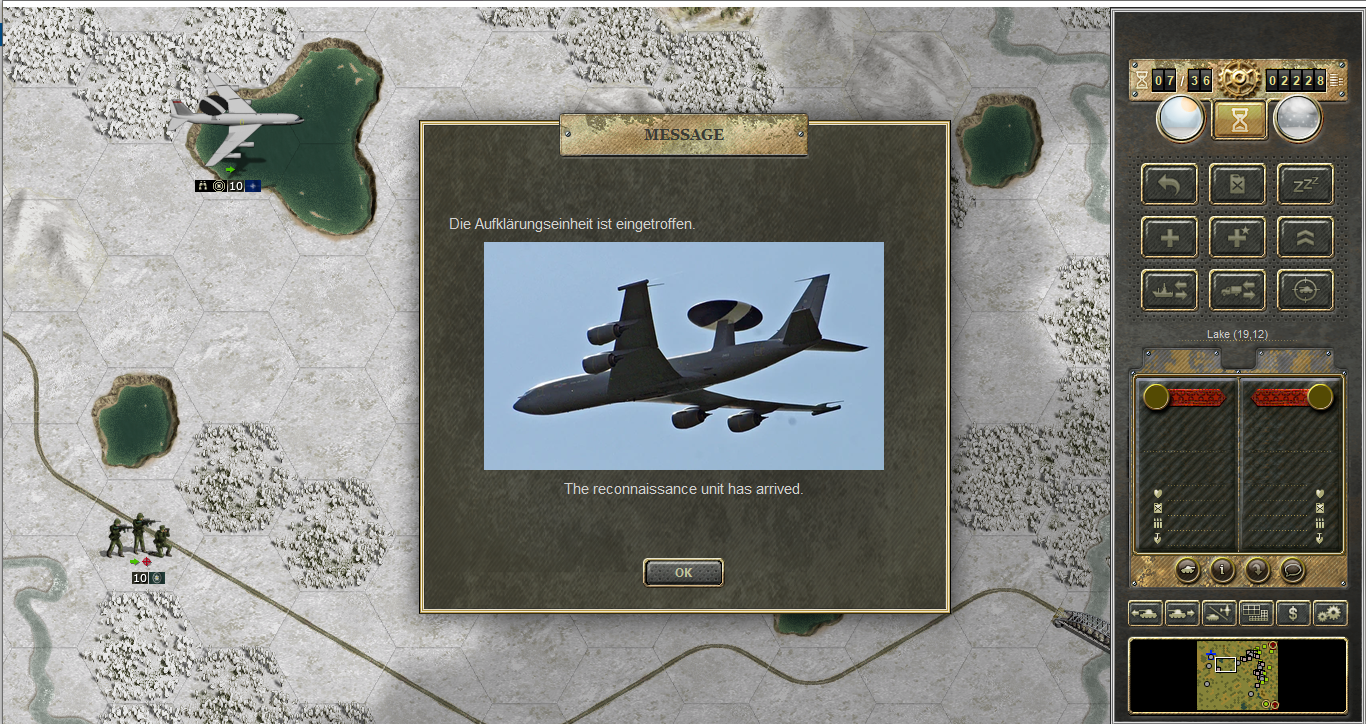The image size is (1366, 724).
Task: Click the truck mount transport button
Action: (1237, 290)
